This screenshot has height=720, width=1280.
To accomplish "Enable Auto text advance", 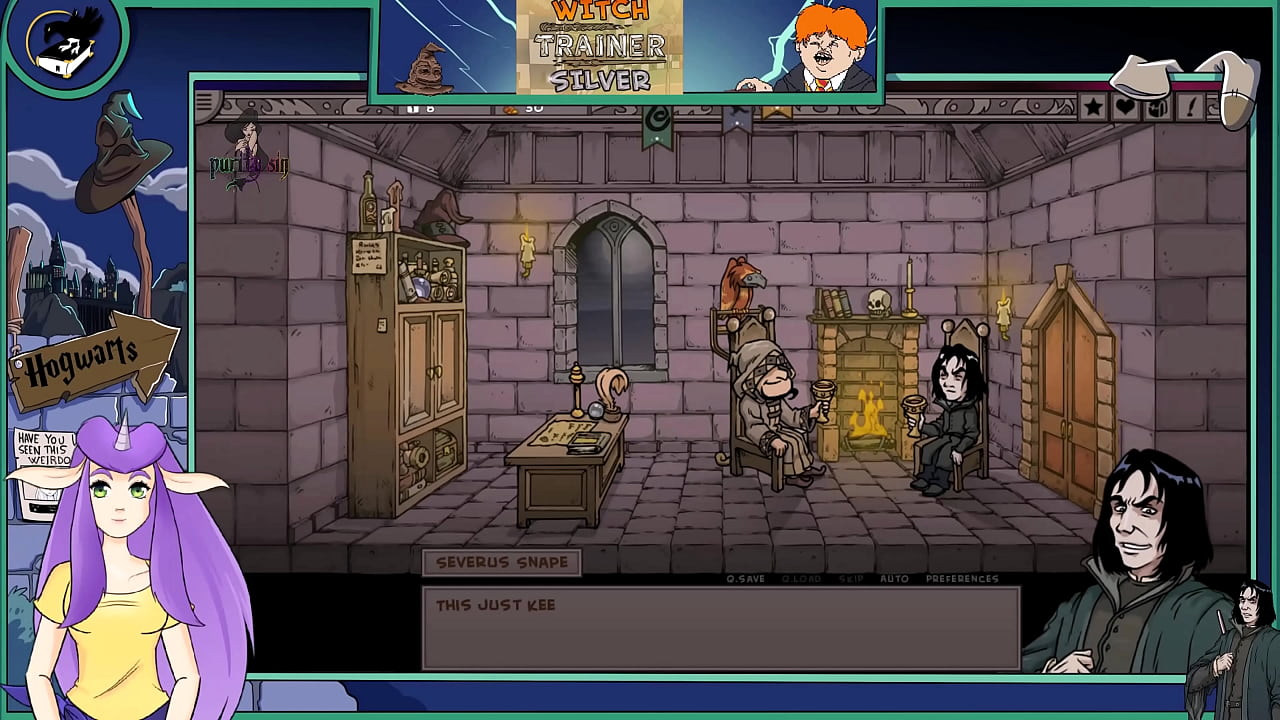I will click(892, 578).
